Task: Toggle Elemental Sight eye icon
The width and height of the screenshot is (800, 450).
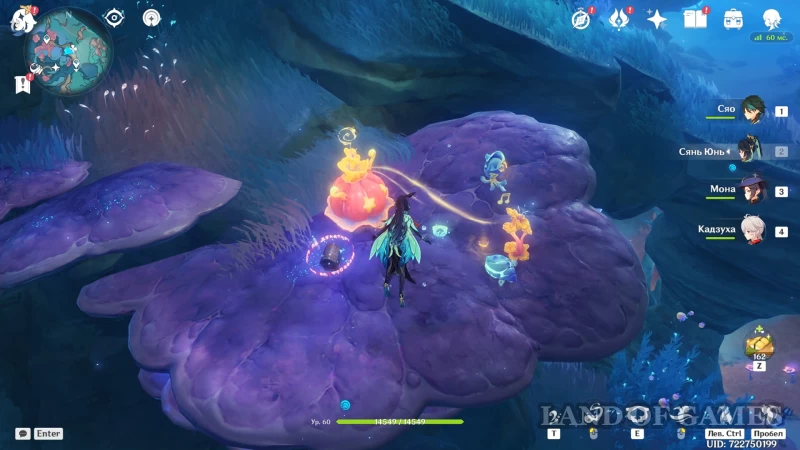Action: point(115,18)
